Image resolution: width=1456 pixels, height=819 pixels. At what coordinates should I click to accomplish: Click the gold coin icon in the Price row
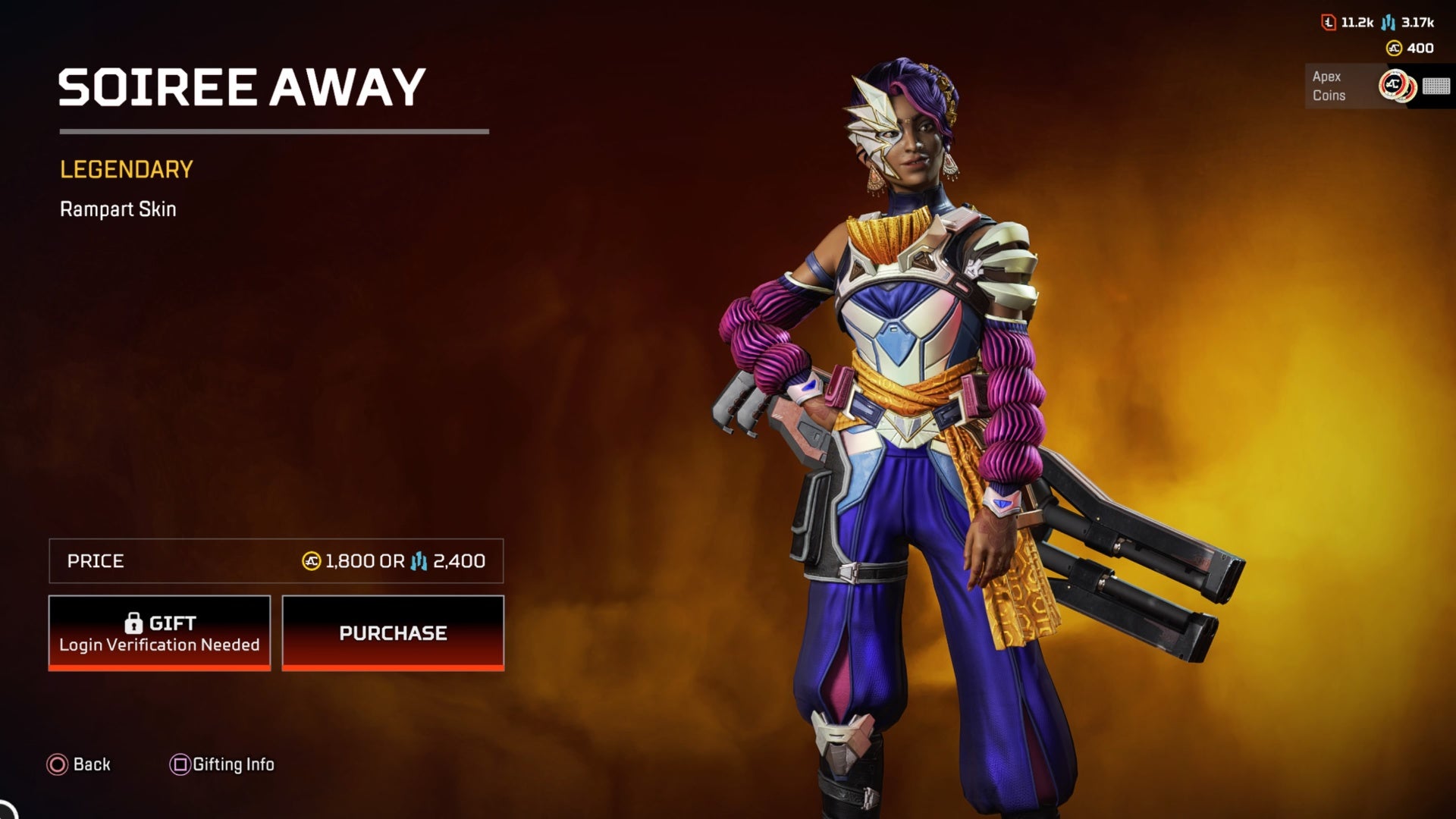click(x=312, y=562)
